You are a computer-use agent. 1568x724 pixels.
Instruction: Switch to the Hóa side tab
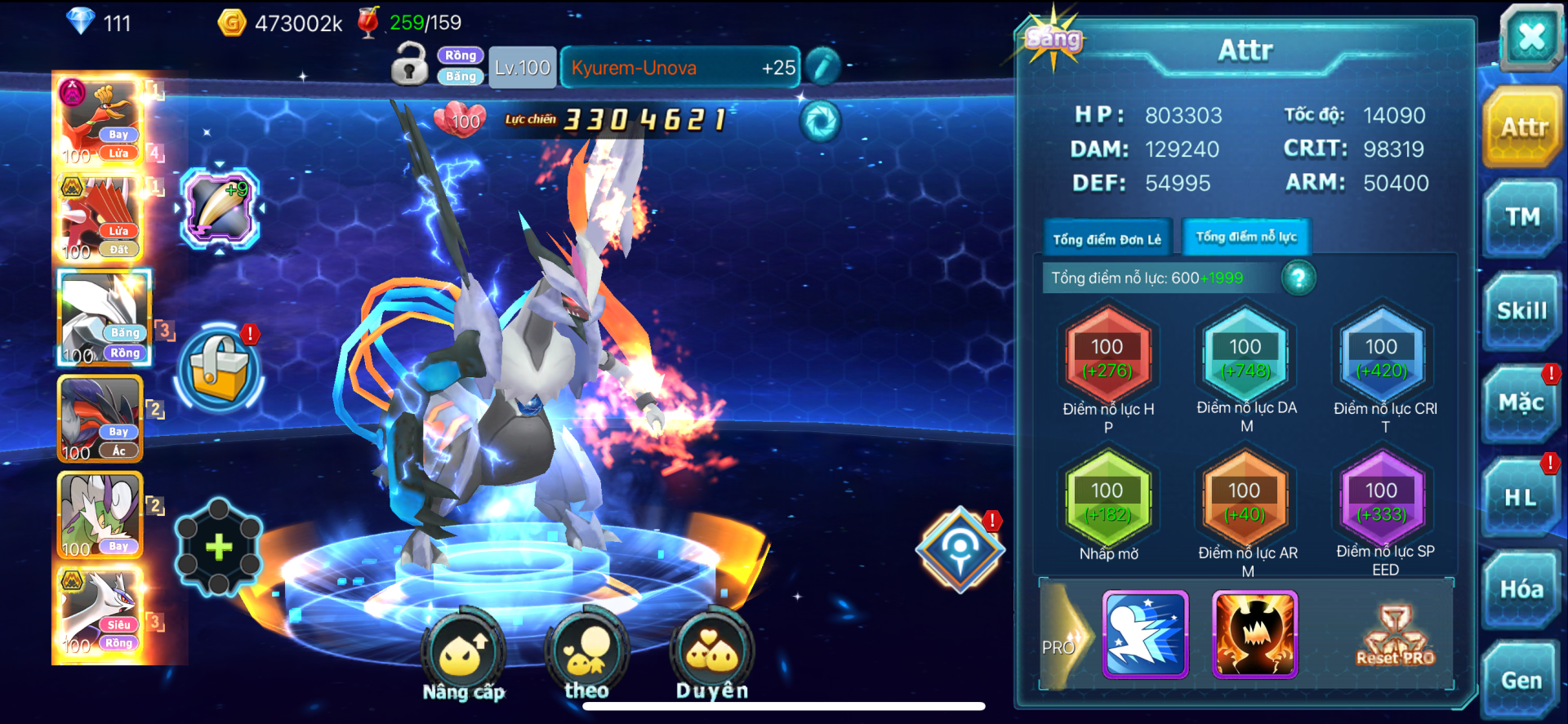click(x=1521, y=589)
